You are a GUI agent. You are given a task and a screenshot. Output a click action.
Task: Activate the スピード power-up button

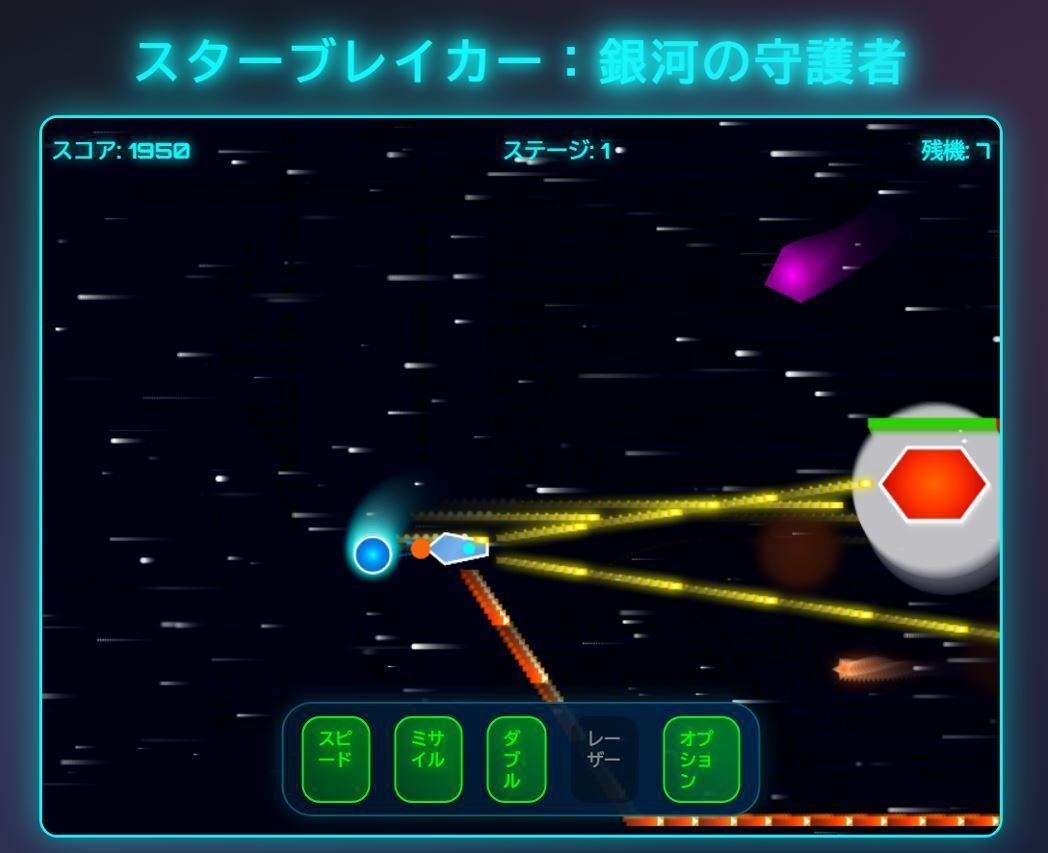click(335, 759)
